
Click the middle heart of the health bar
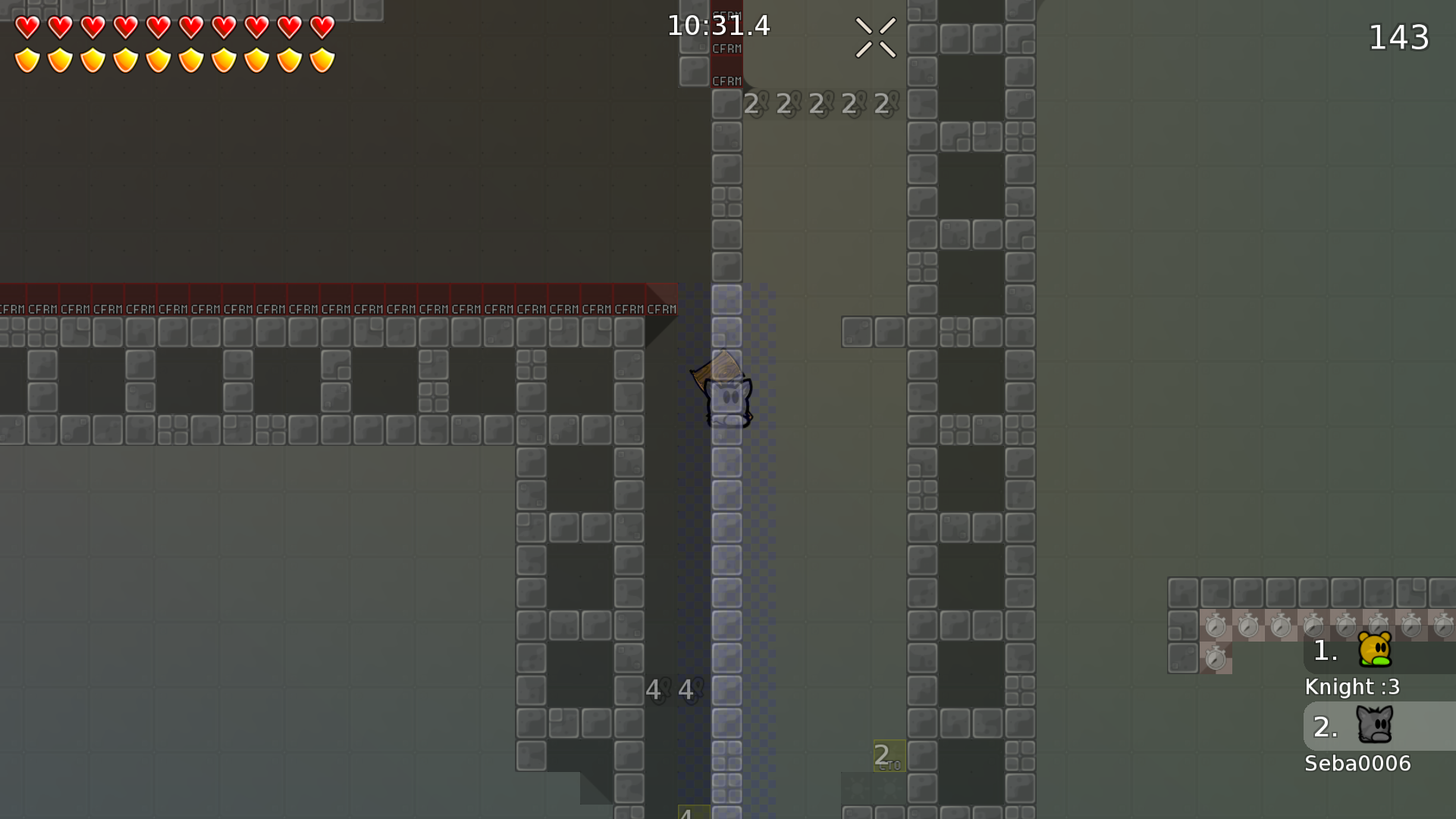pos(158,28)
